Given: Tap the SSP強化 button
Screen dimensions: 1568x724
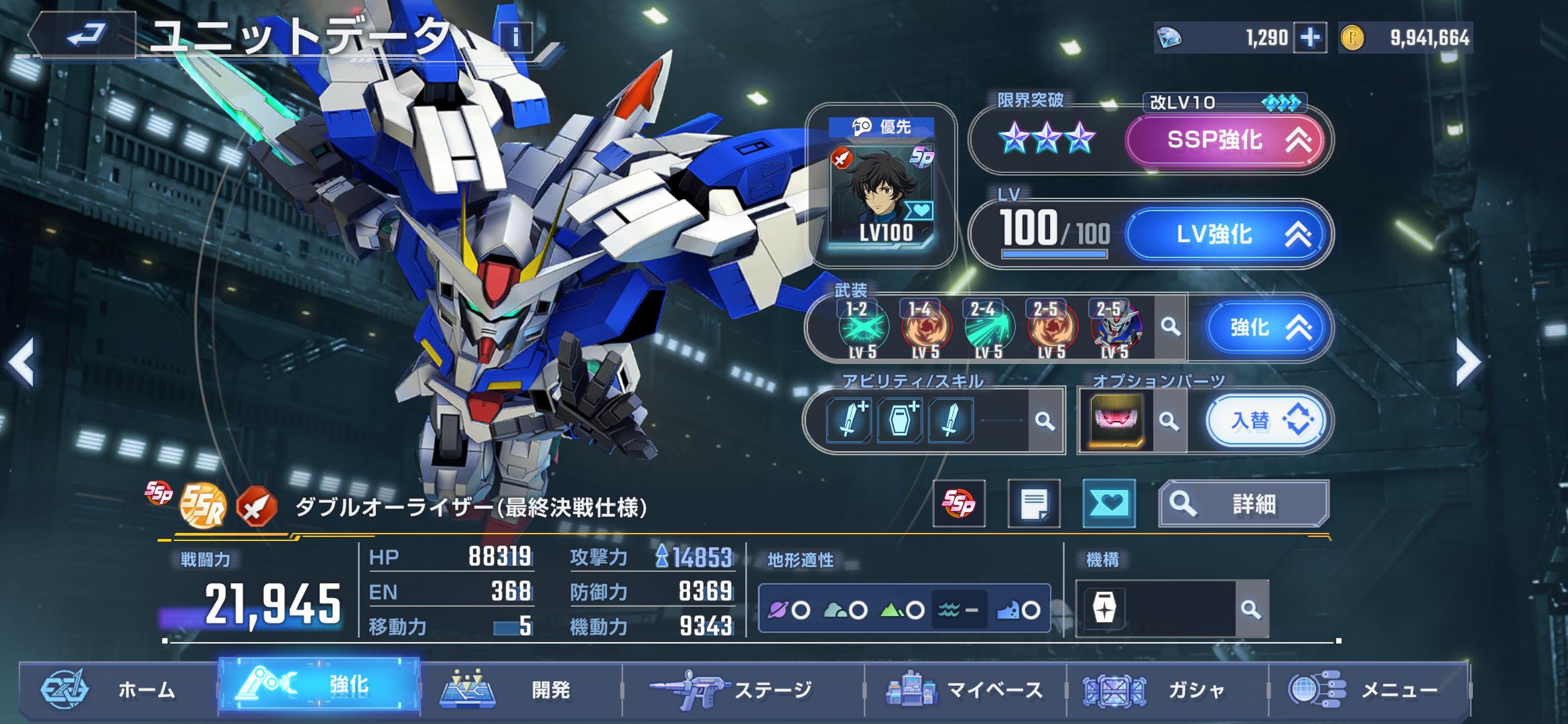Looking at the screenshot, I should pyautogui.click(x=1224, y=140).
